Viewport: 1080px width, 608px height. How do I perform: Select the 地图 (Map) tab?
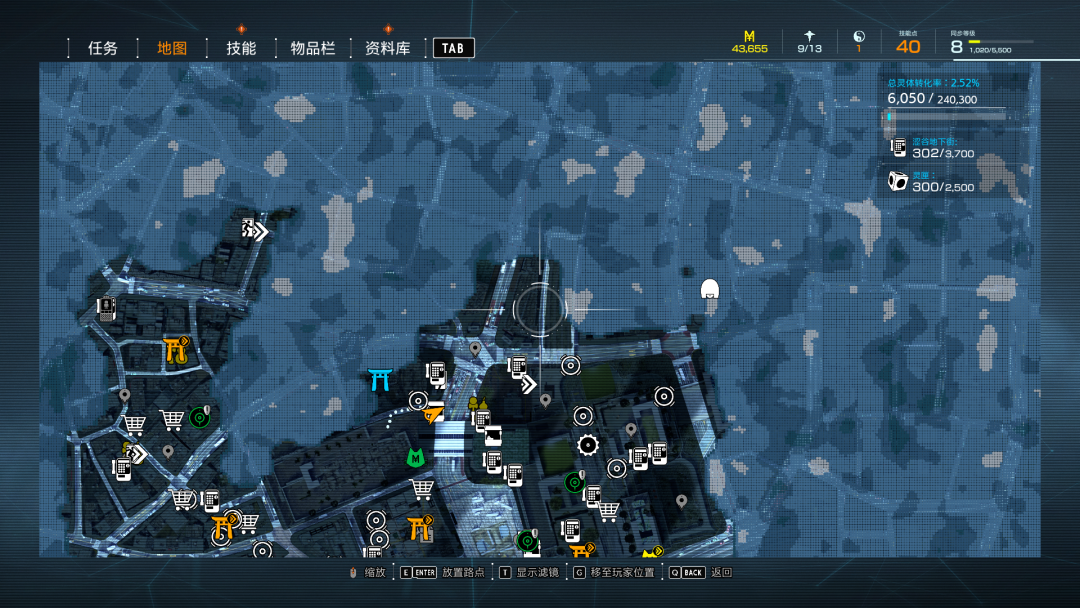pyautogui.click(x=172, y=48)
